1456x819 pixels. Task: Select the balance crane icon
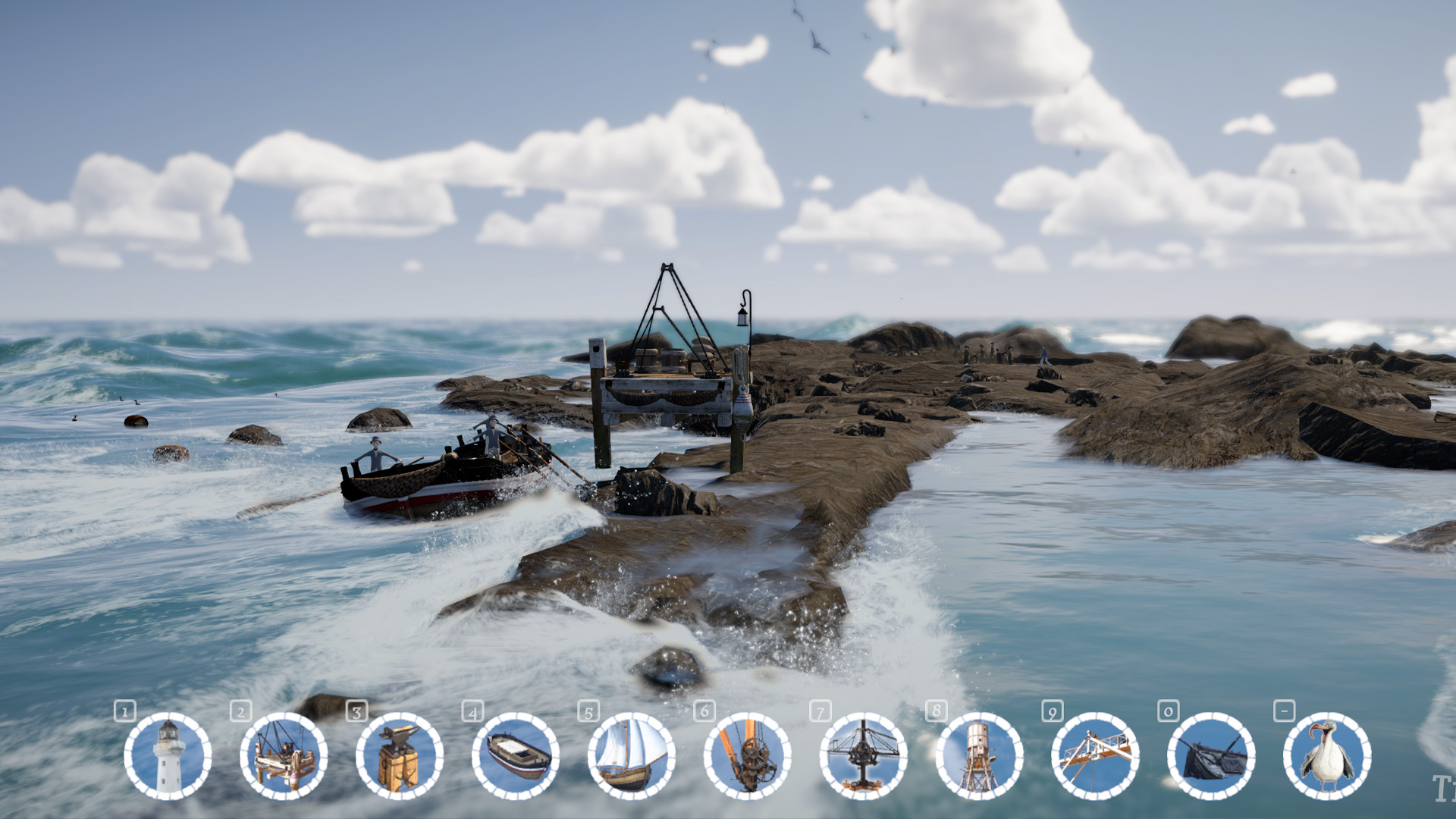pos(864,756)
